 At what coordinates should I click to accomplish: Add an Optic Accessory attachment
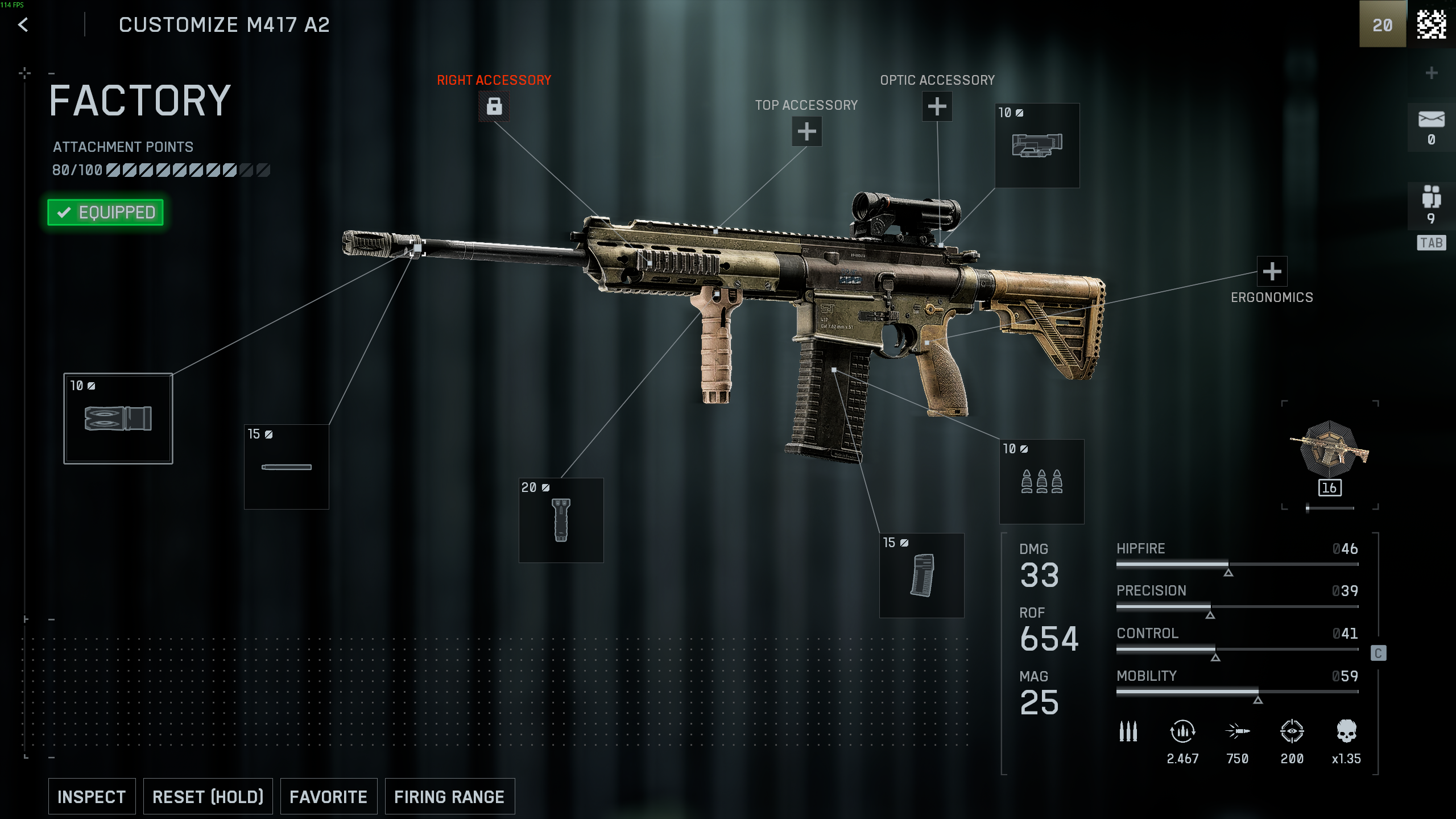click(x=937, y=106)
